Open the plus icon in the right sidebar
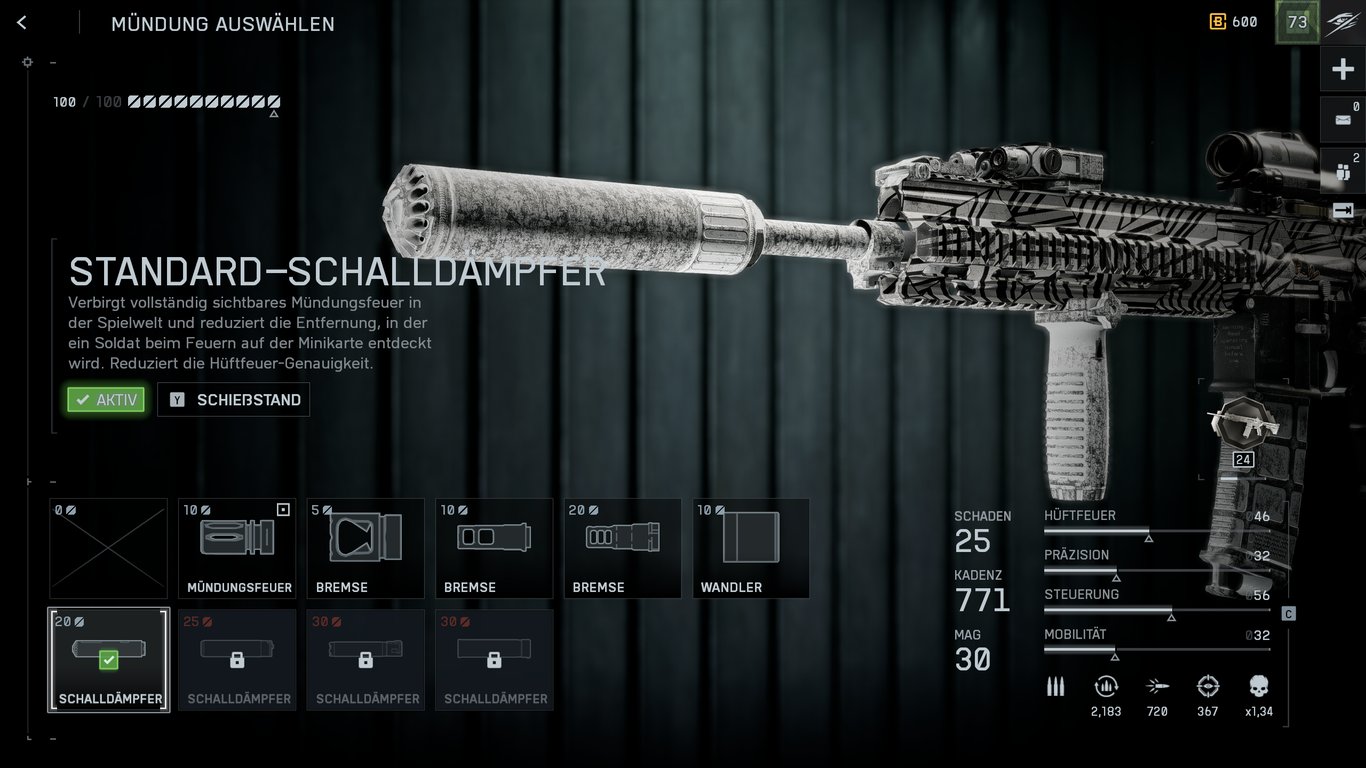1366x768 pixels. point(1344,68)
